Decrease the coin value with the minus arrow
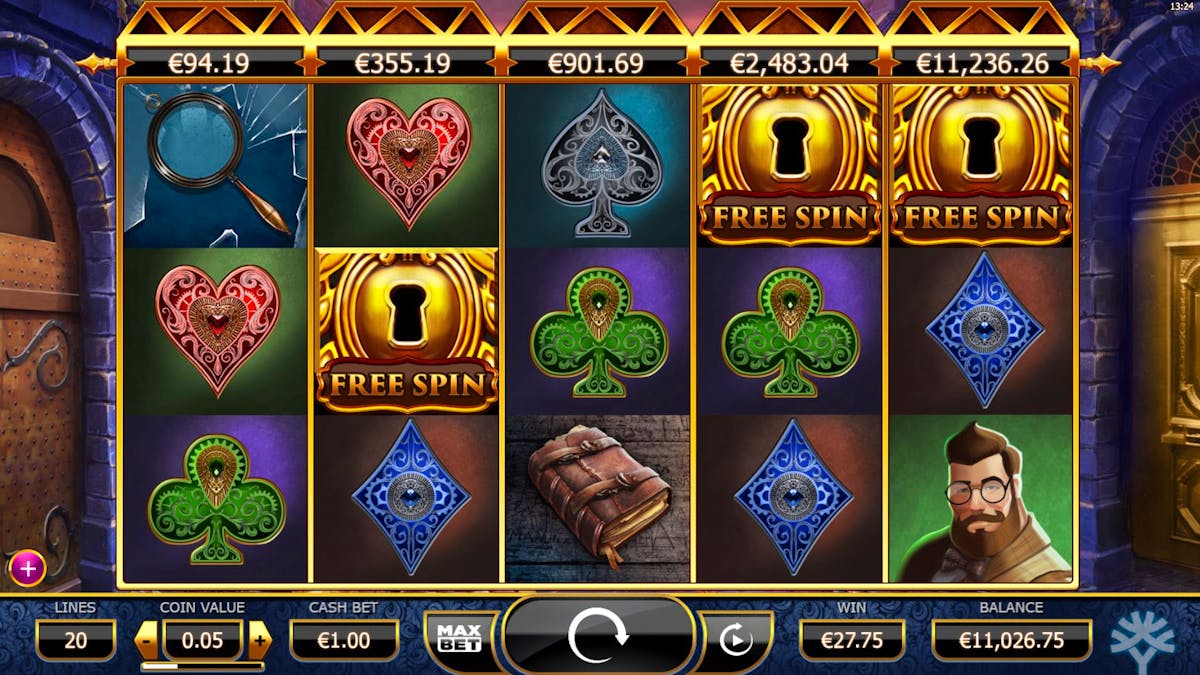 (147, 639)
